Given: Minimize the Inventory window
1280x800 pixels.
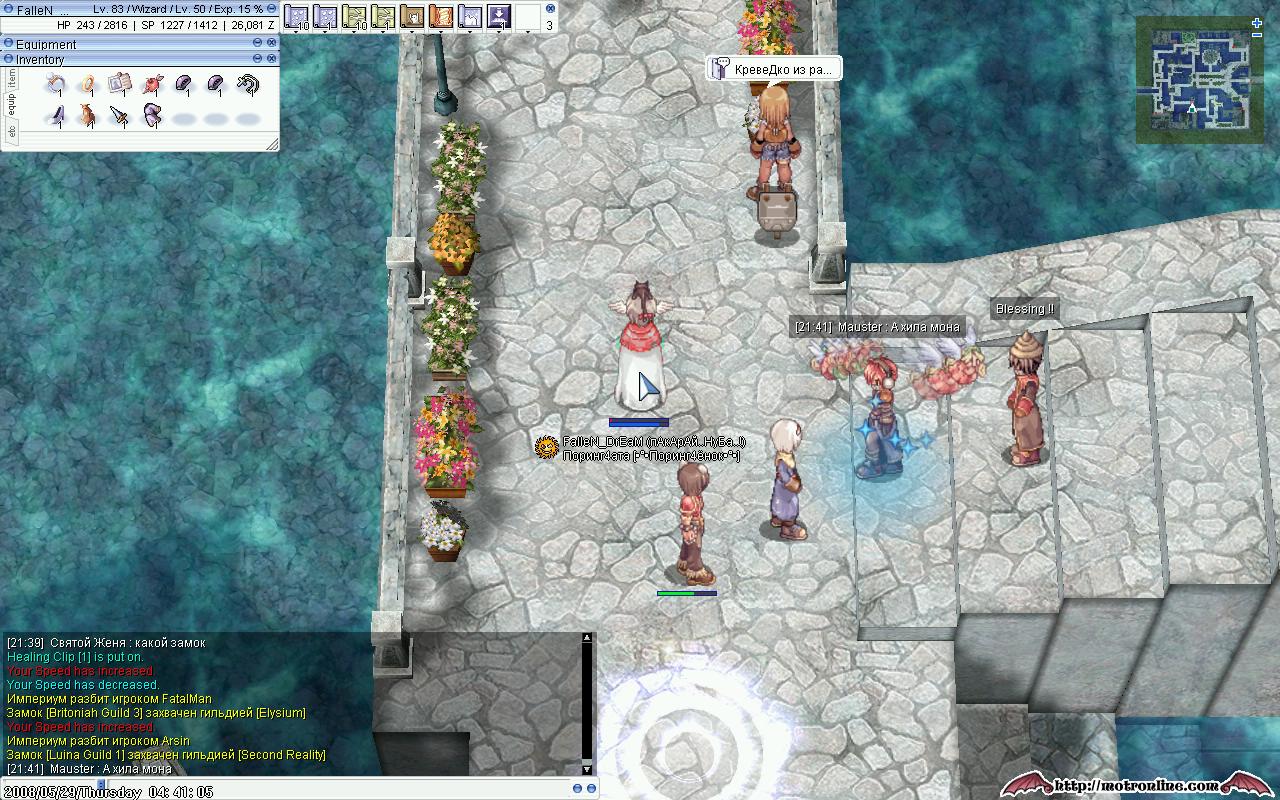Looking at the screenshot, I should [257, 60].
